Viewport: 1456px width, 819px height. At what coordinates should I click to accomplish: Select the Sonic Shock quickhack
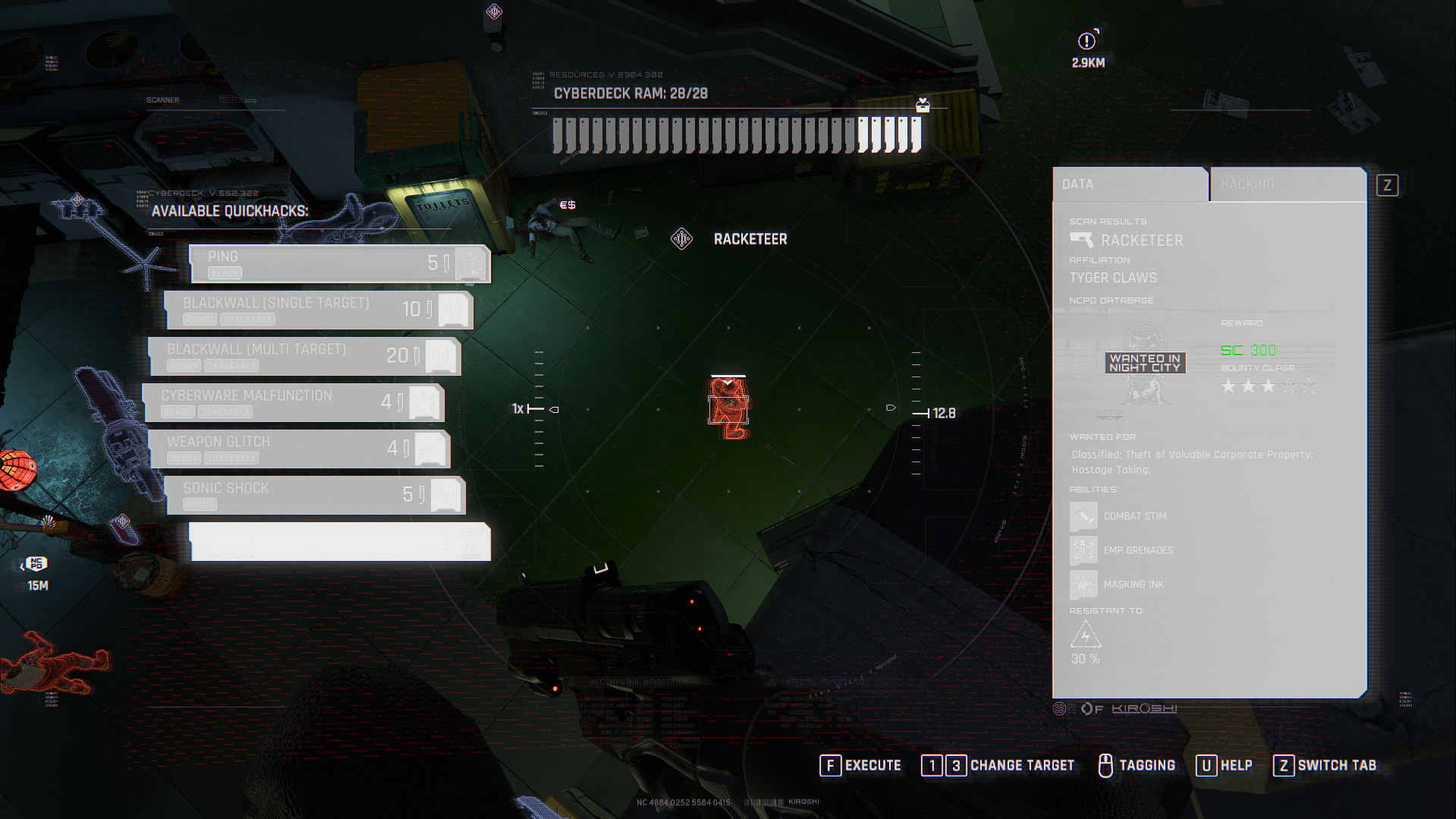(x=315, y=495)
